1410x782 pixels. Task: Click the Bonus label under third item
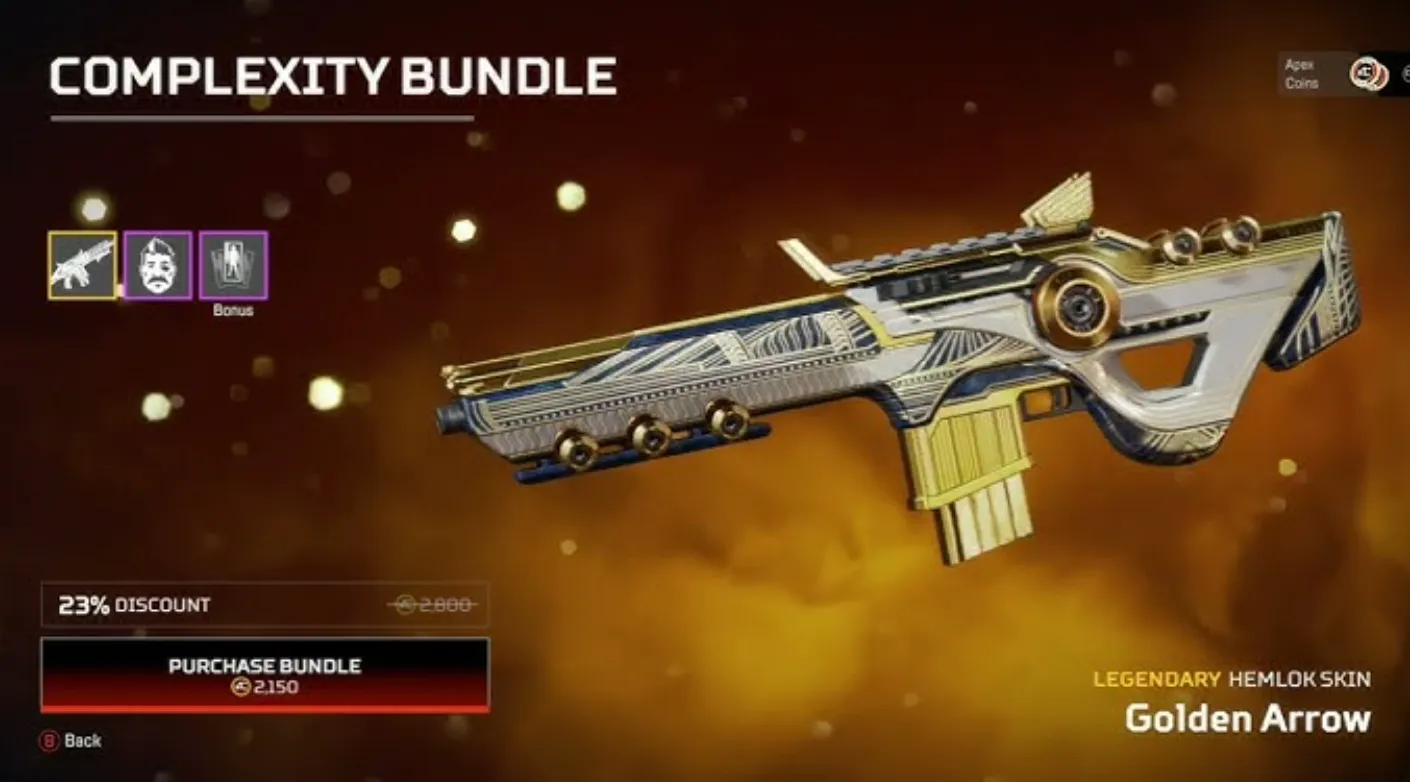coord(234,309)
